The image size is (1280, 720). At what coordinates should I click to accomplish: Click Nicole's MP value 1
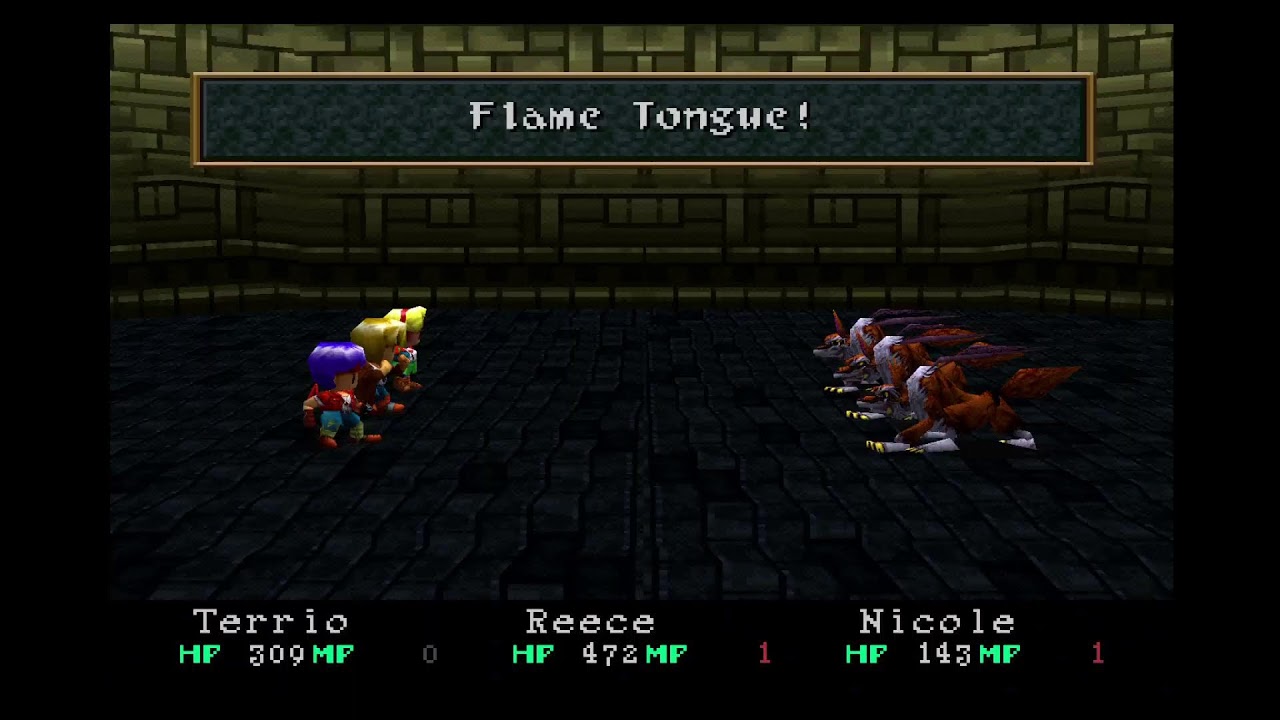tap(1097, 655)
